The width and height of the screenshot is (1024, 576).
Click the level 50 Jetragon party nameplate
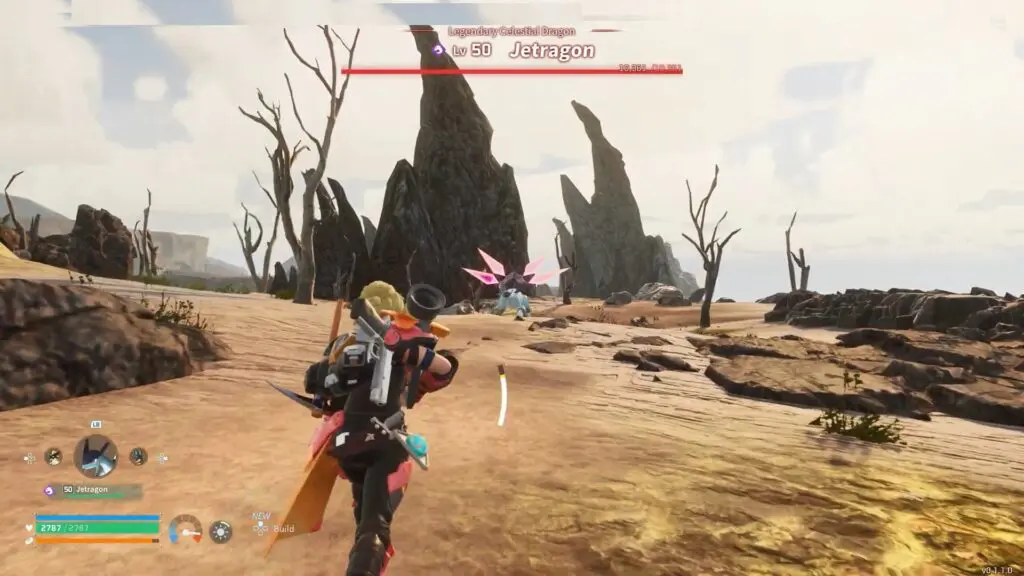93,491
